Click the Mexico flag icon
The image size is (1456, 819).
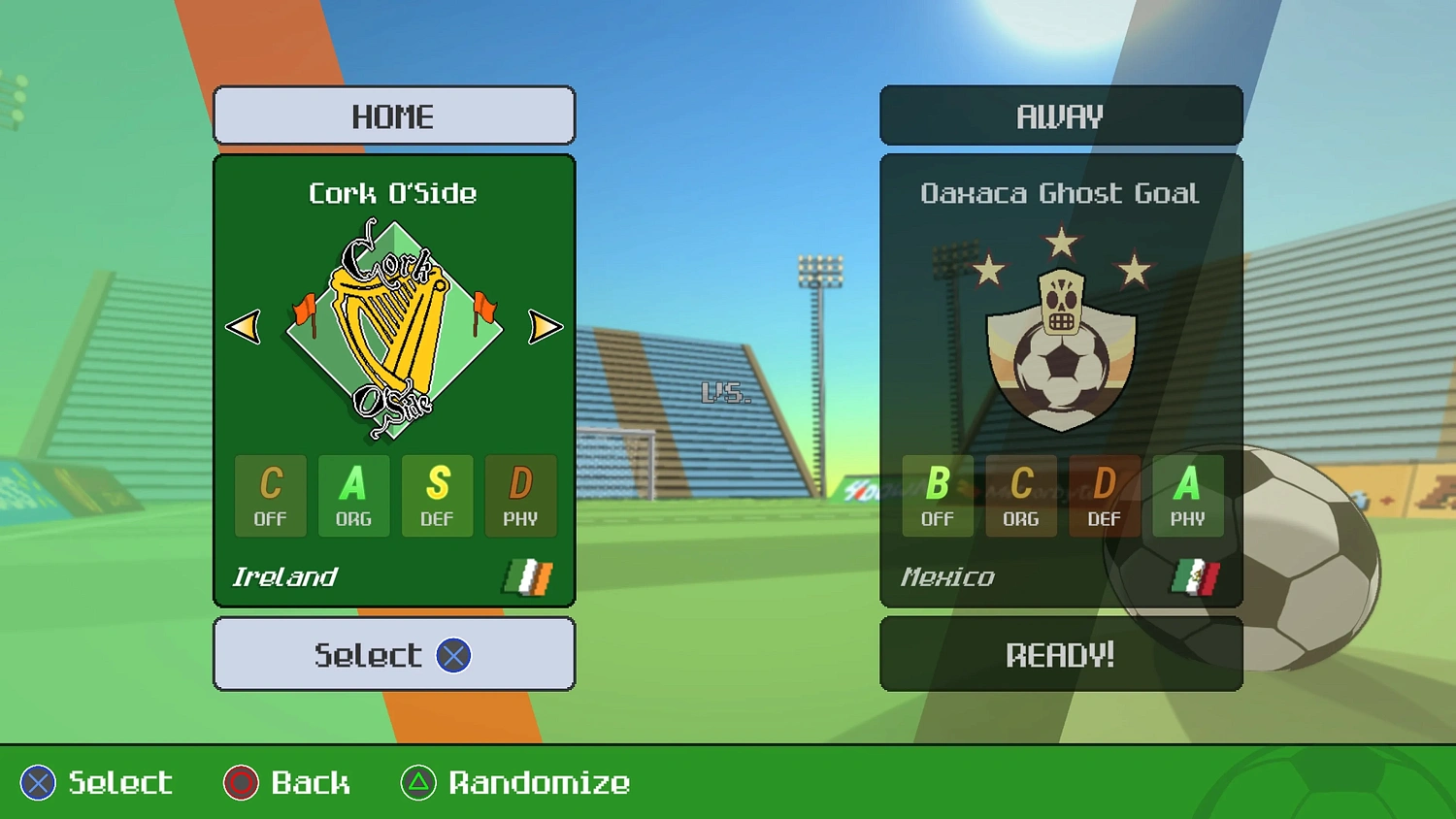click(x=1198, y=575)
